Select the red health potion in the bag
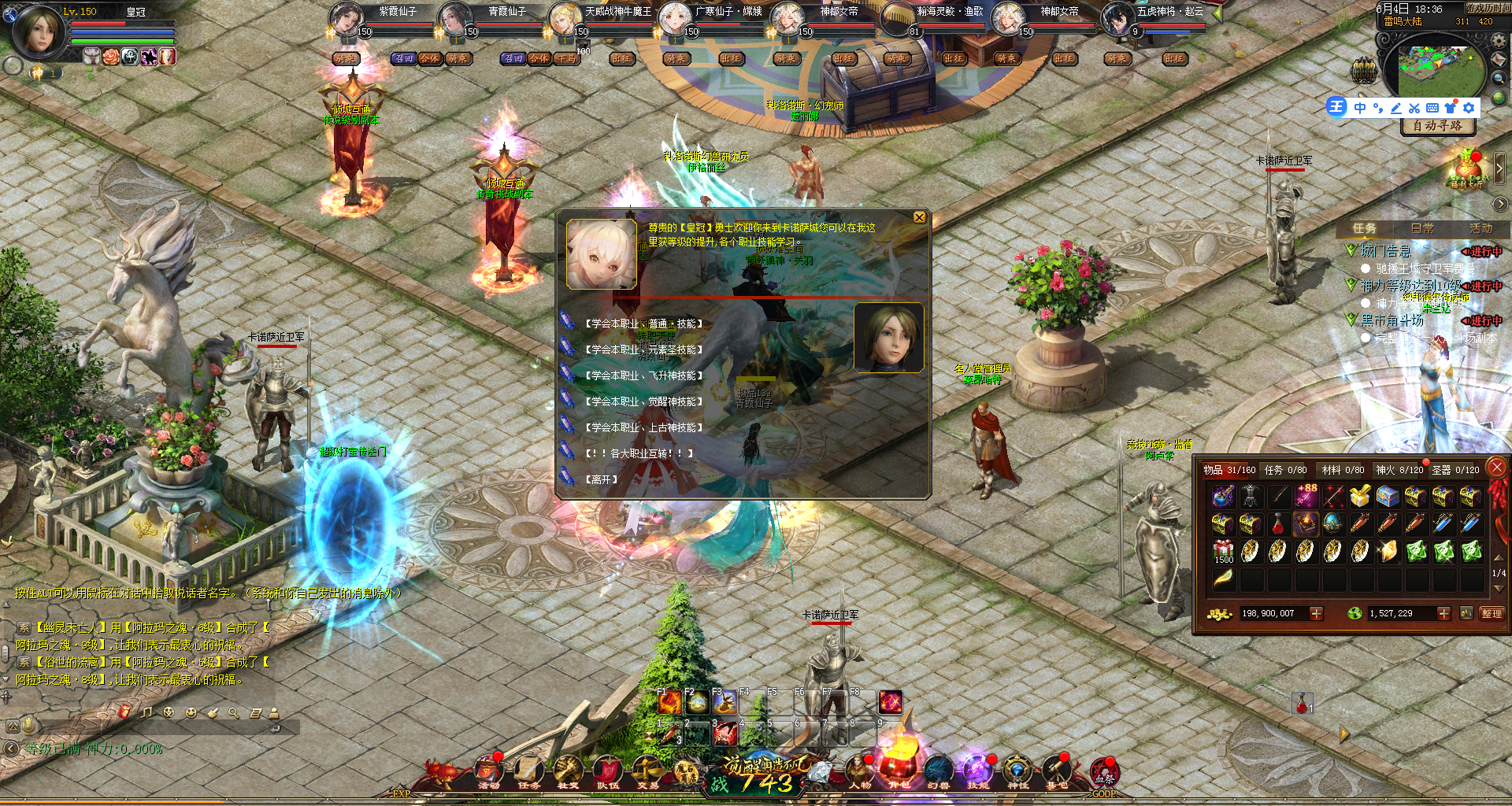The width and height of the screenshot is (1512, 806). pyautogui.click(x=1278, y=524)
